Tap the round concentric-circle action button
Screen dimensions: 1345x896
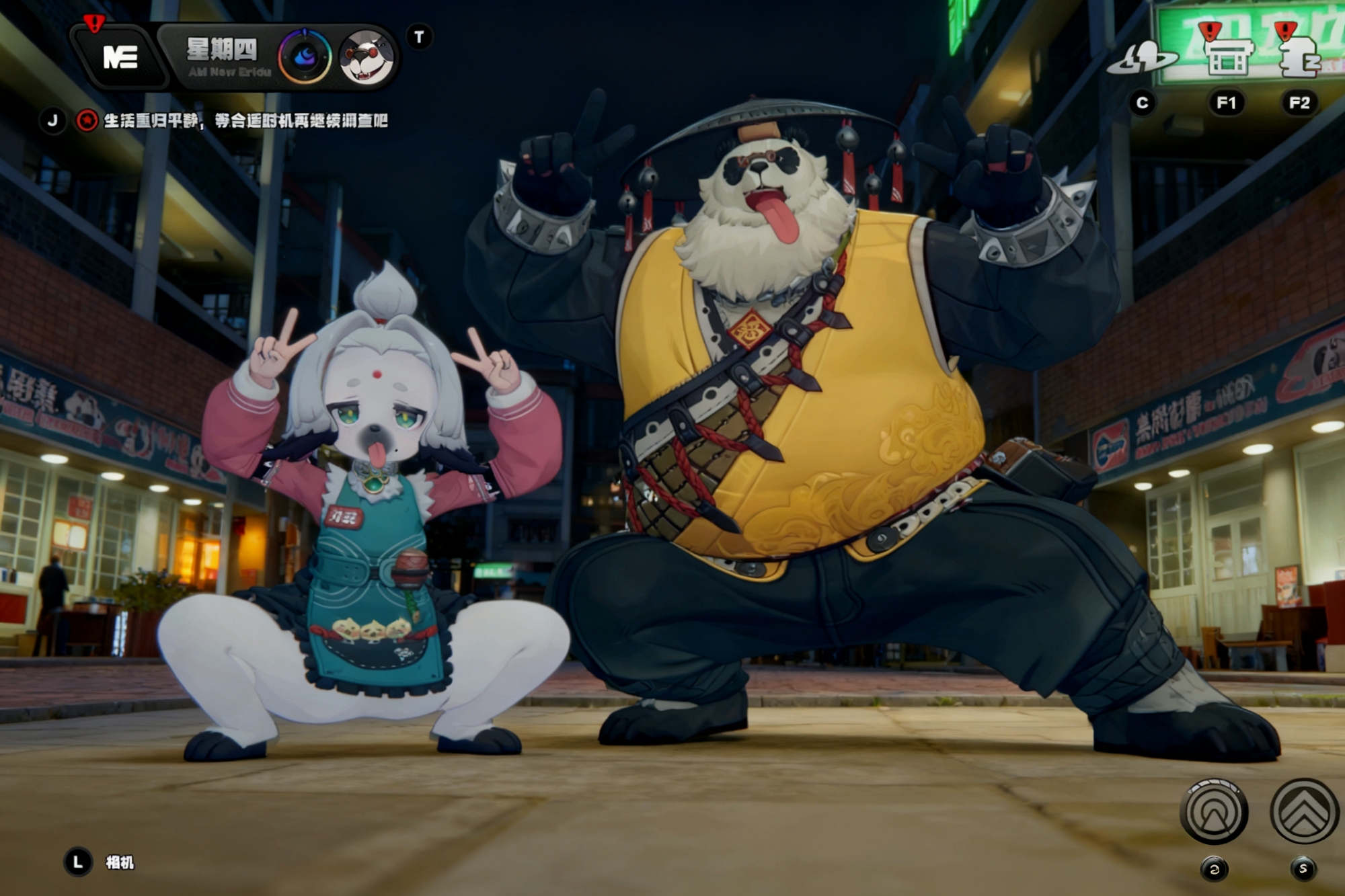click(x=1214, y=812)
